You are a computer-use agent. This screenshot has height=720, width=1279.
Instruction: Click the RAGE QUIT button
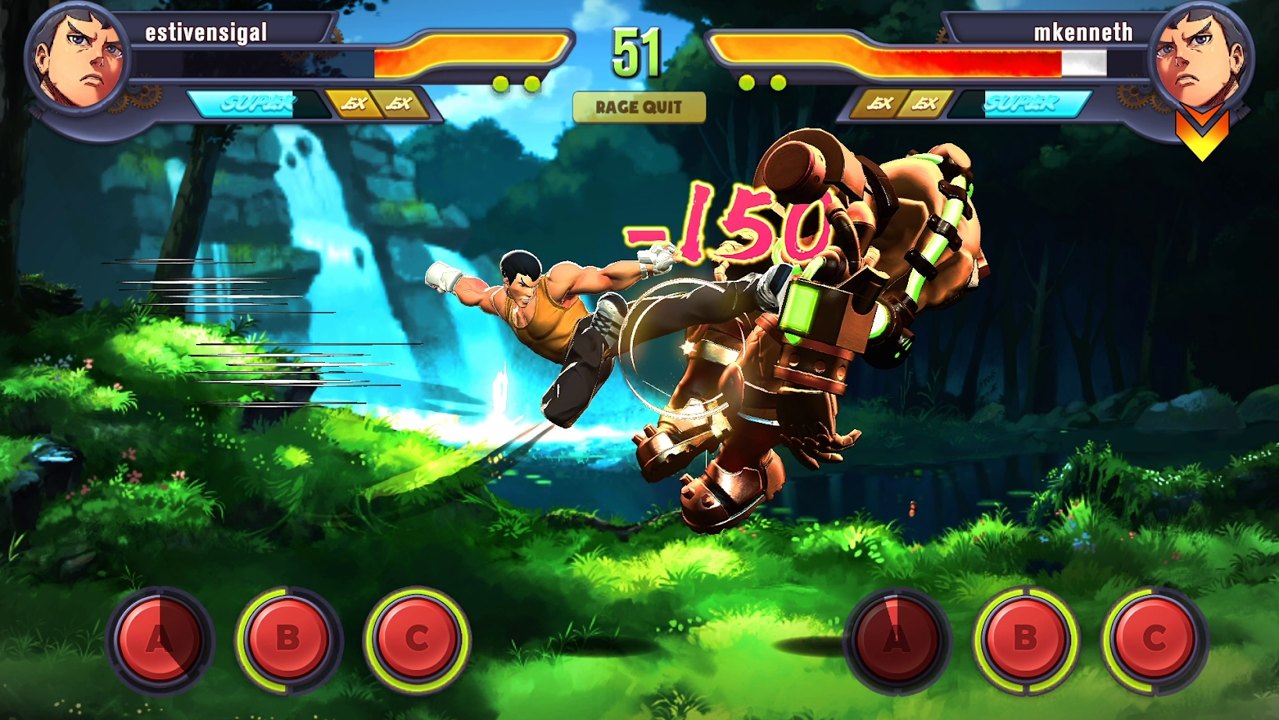coord(639,107)
